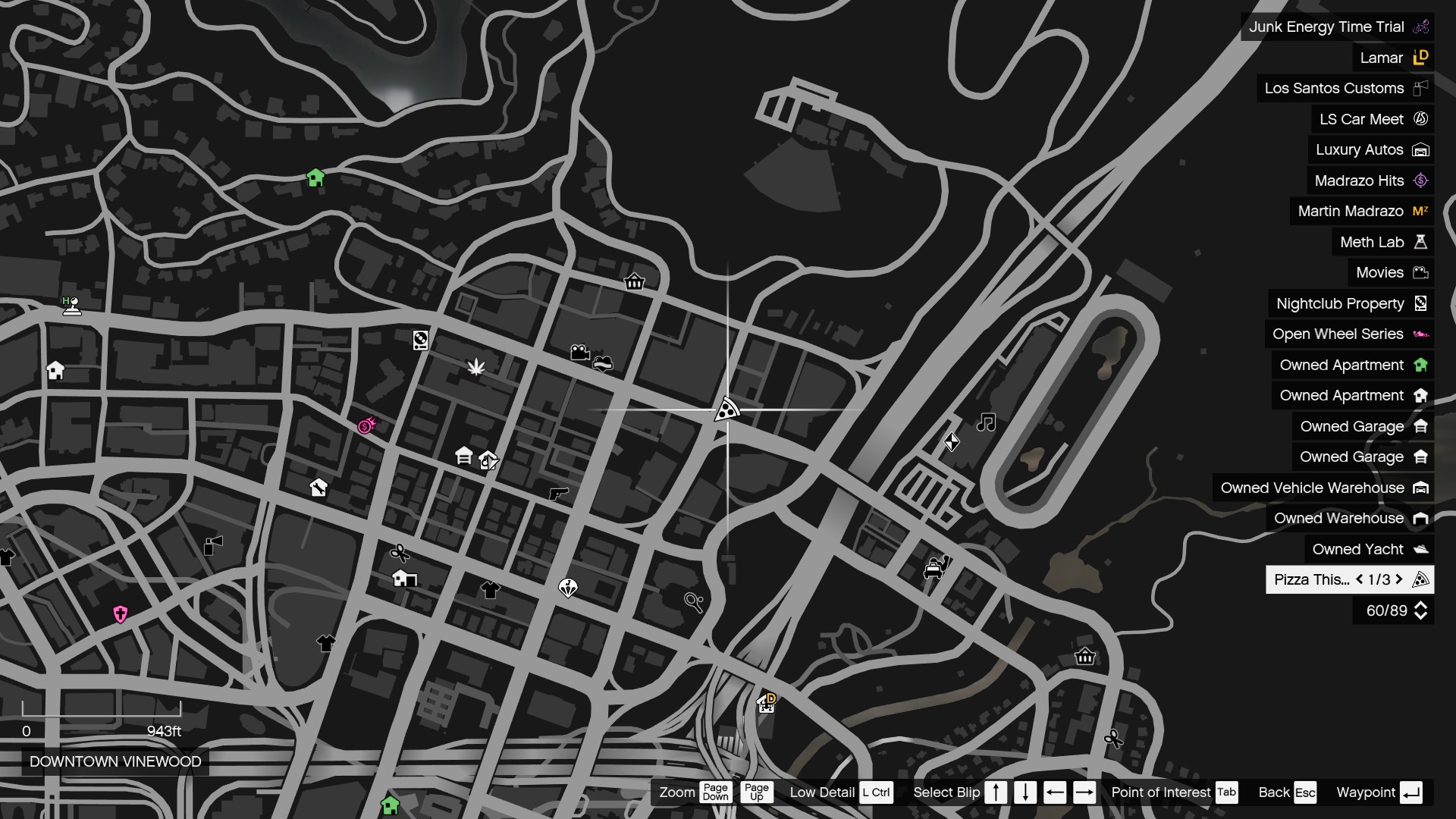Click the diamond jewelry store icon

567,587
